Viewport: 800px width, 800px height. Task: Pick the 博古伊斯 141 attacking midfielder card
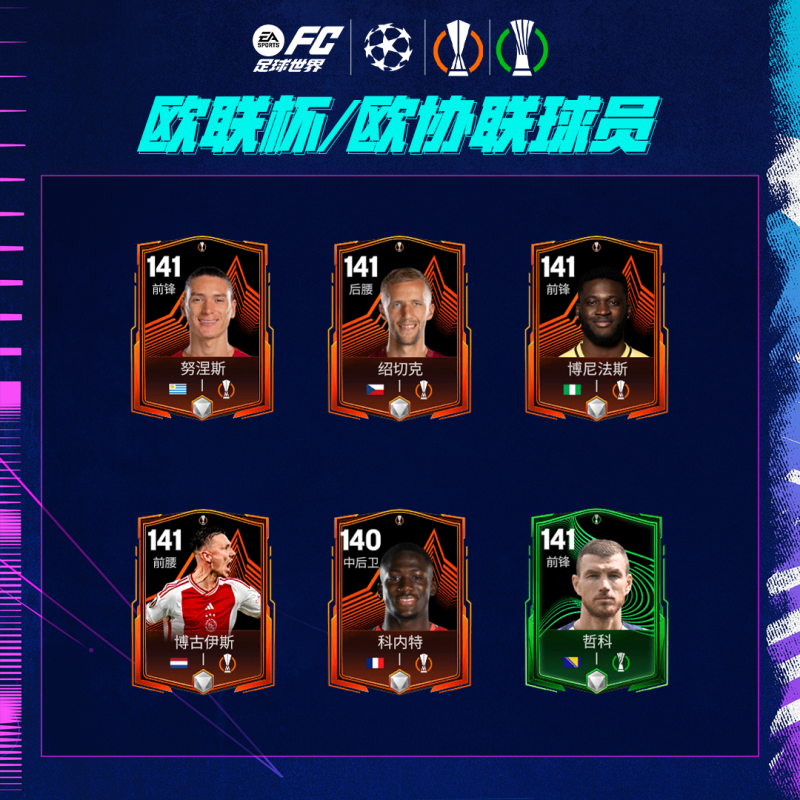[x=202, y=601]
